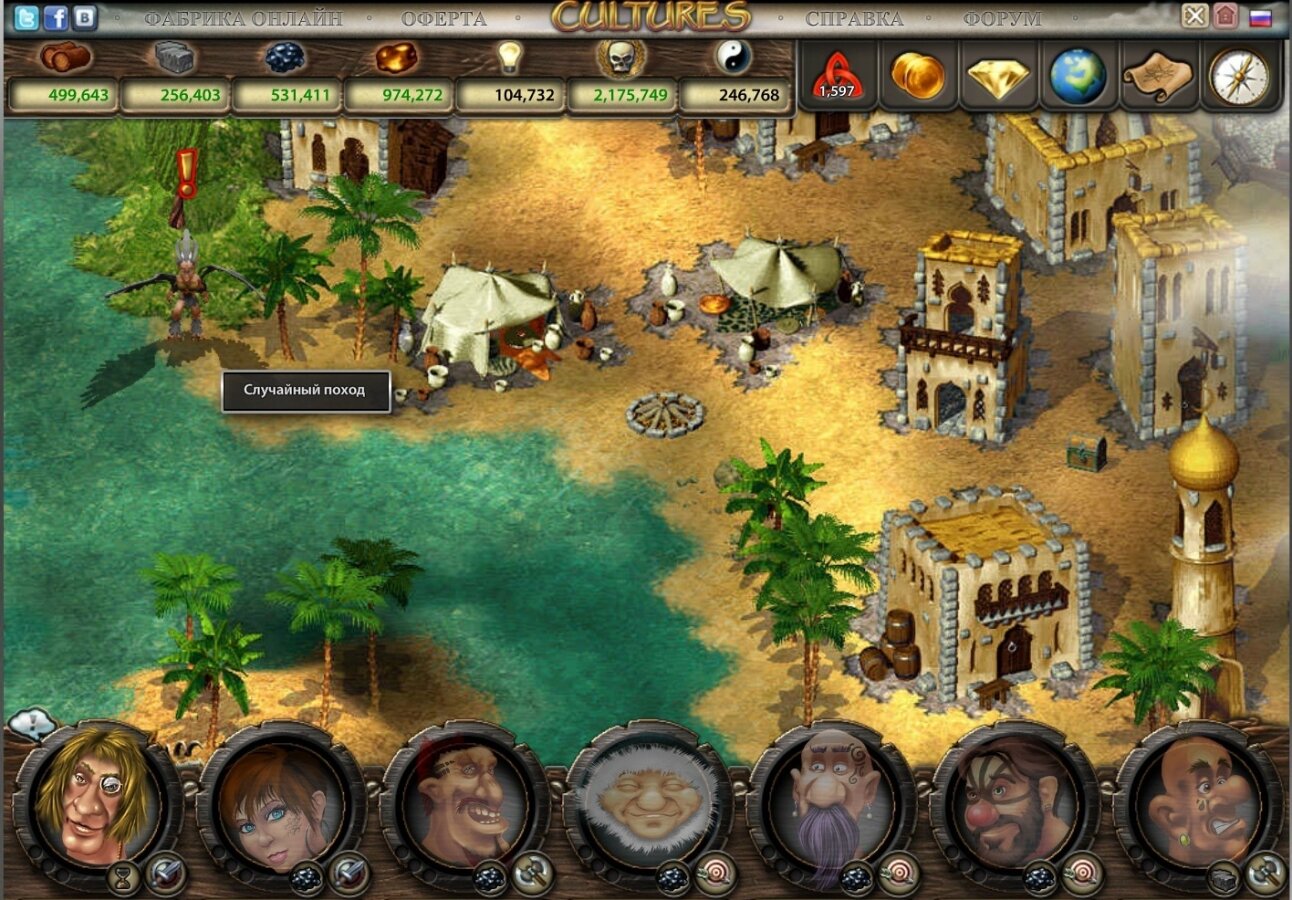
Task: Open the ОФЕРТА page
Action: pyautogui.click(x=444, y=18)
